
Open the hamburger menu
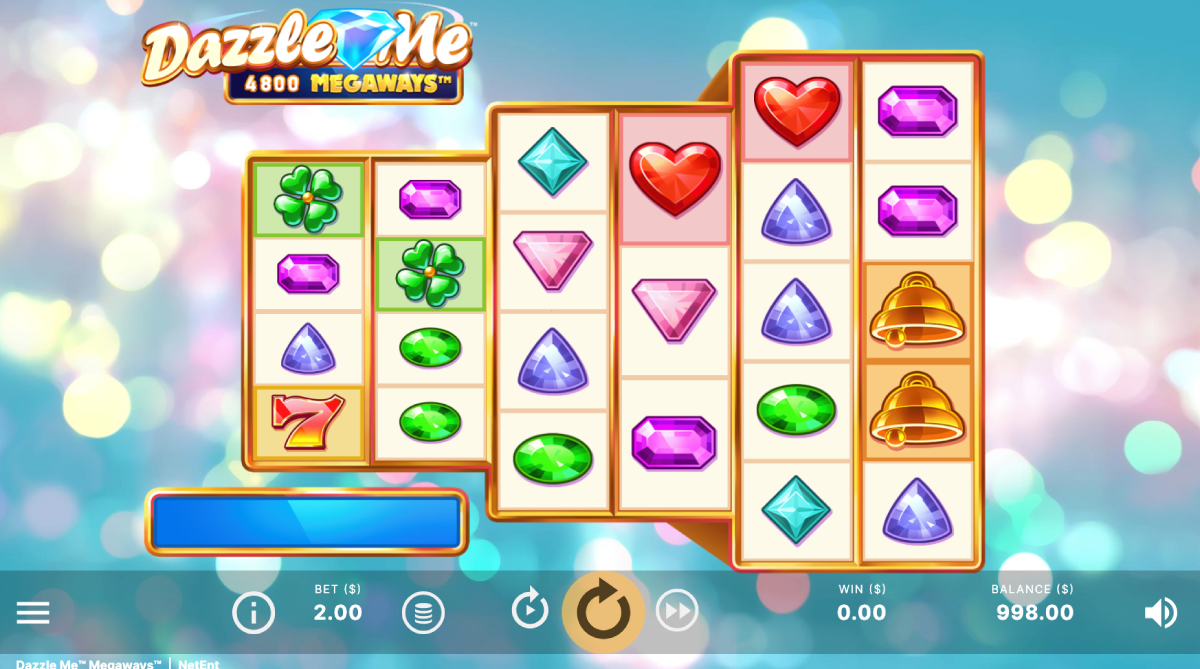33,612
